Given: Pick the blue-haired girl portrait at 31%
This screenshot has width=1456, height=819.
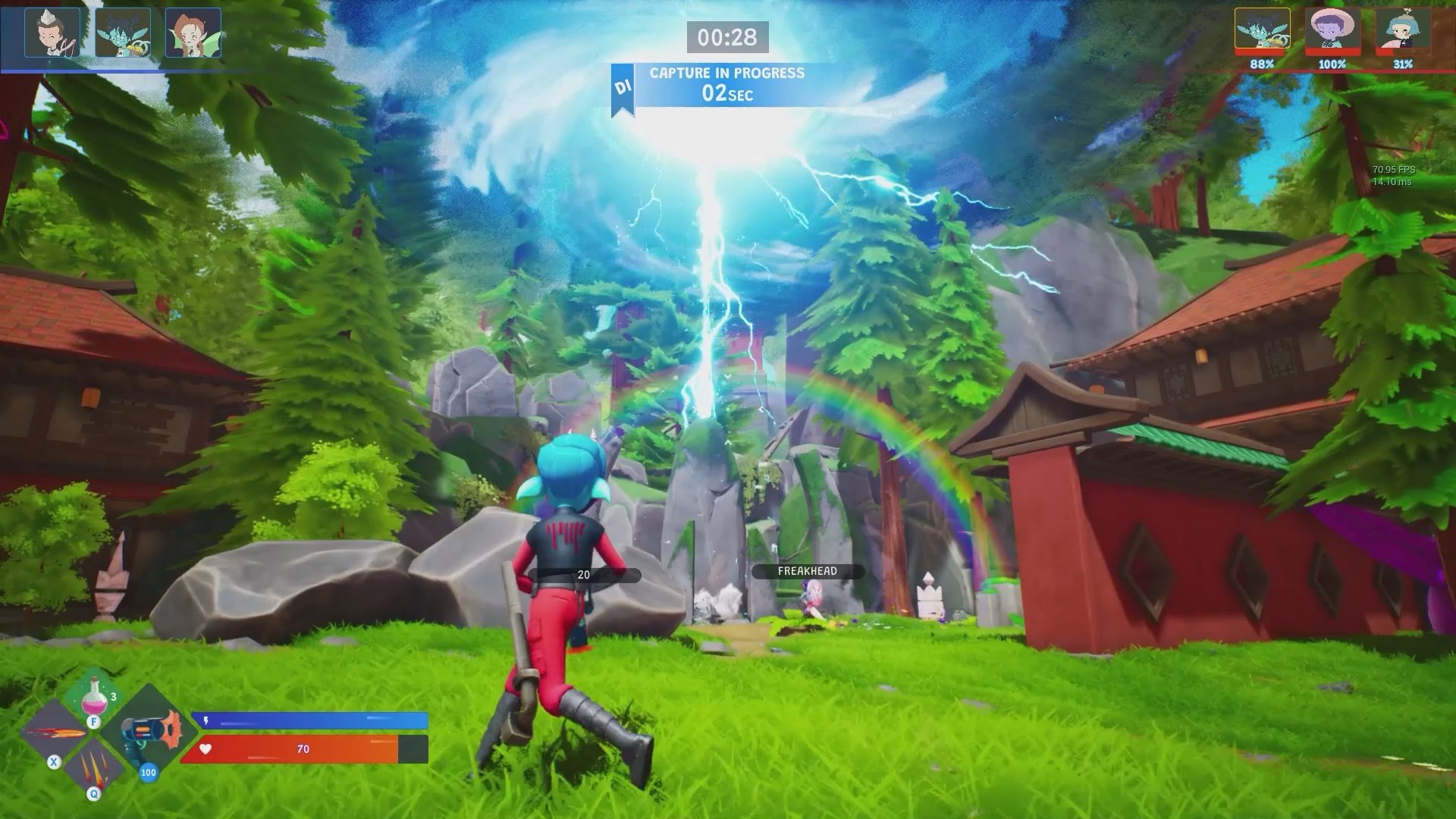Looking at the screenshot, I should tap(1403, 30).
